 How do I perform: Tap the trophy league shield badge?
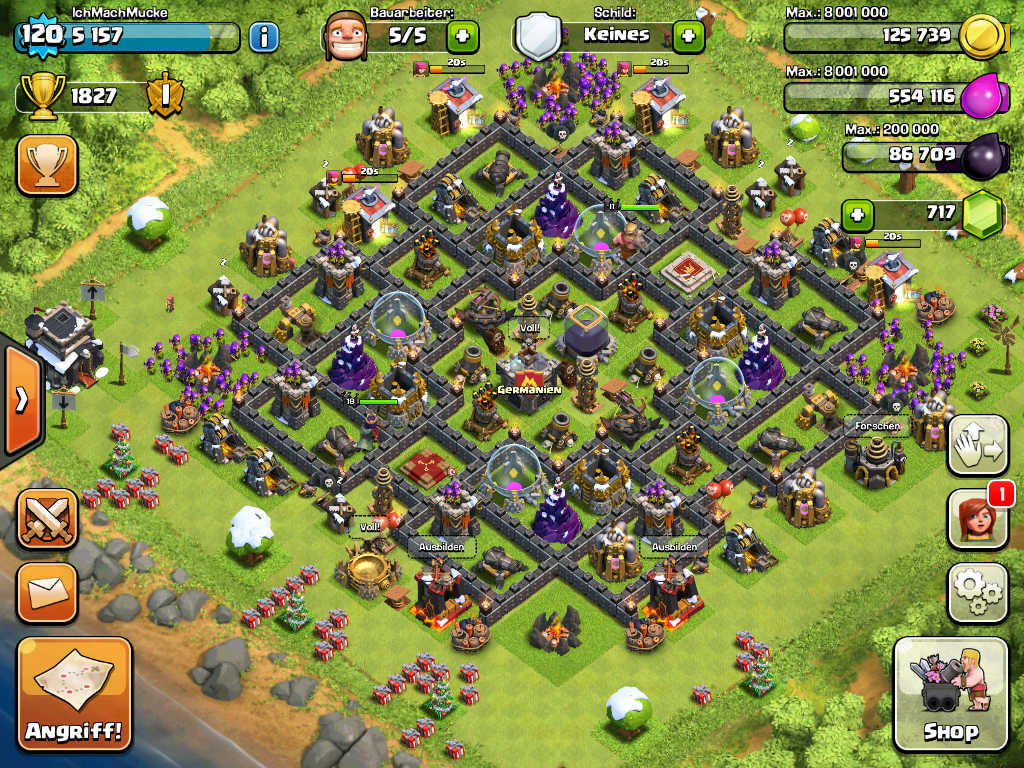click(x=163, y=96)
